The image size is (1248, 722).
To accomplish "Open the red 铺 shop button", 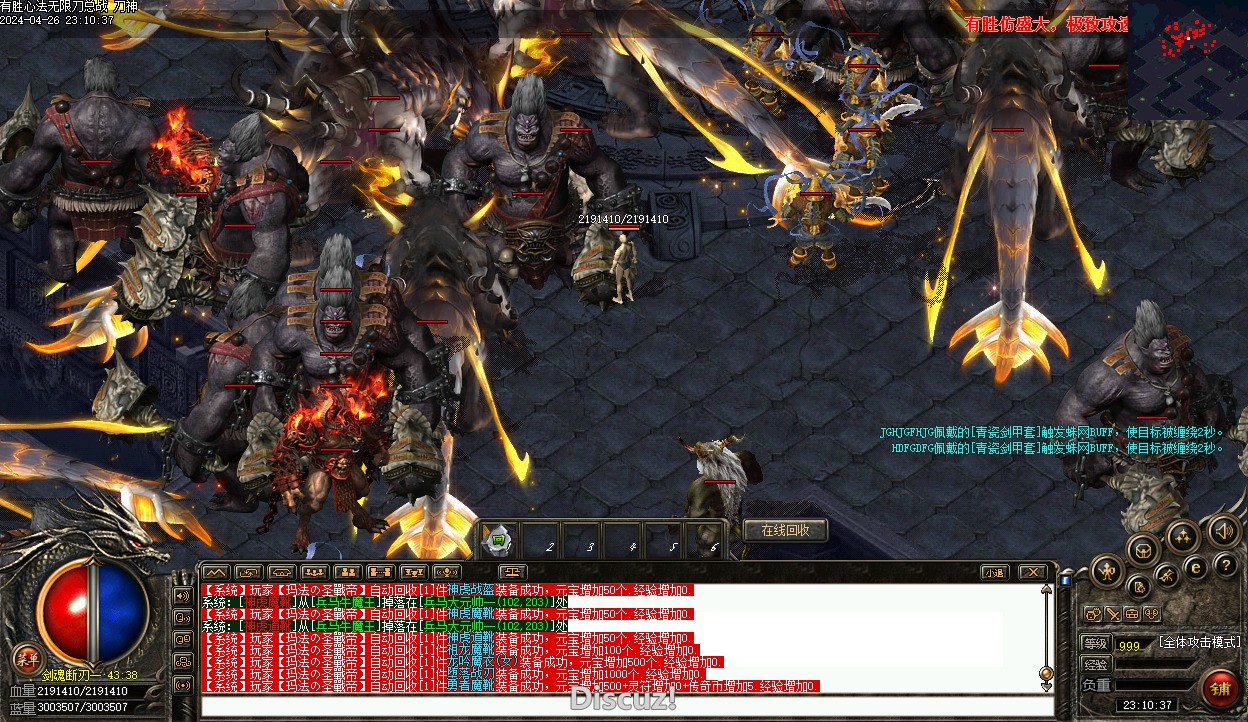I will click(1221, 688).
